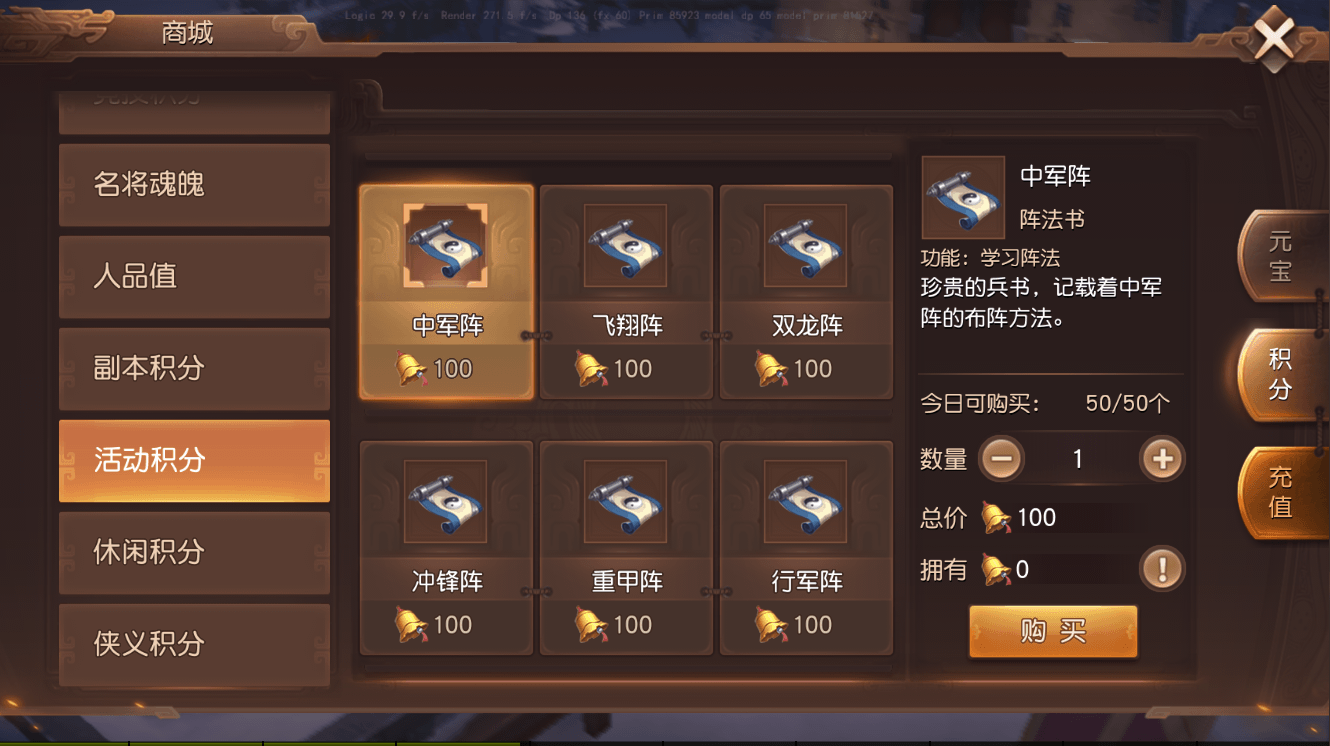Click the currently active 活动积分 category

coord(194,461)
